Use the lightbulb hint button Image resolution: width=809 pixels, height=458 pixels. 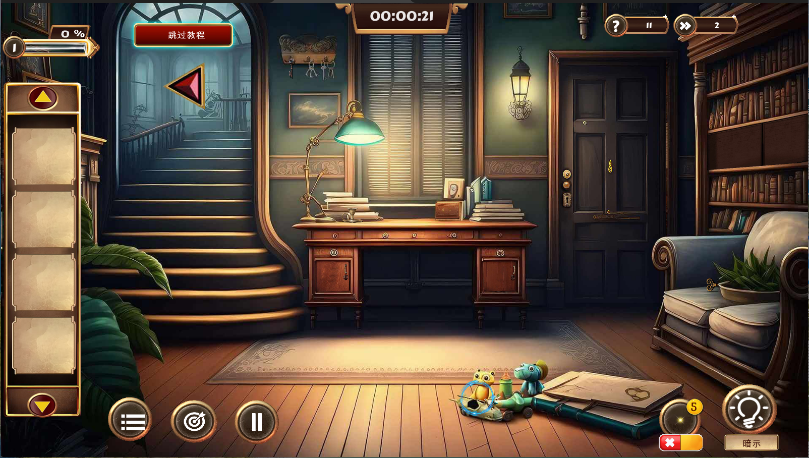[x=749, y=409]
